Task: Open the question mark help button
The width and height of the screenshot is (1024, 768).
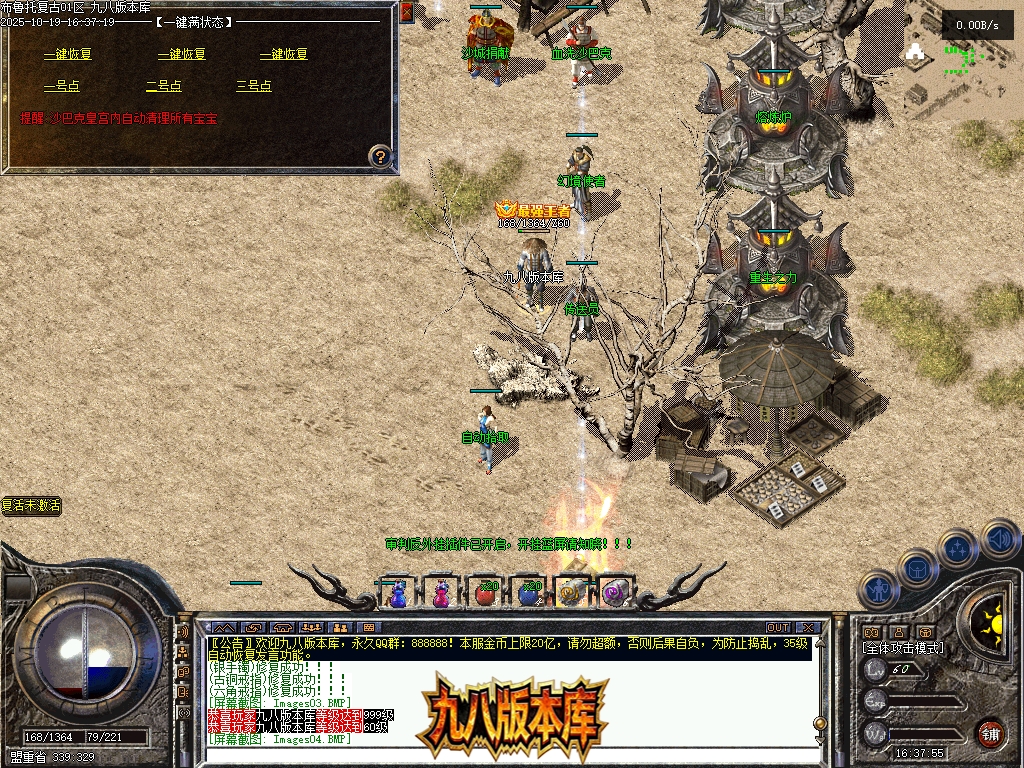Action: point(380,156)
